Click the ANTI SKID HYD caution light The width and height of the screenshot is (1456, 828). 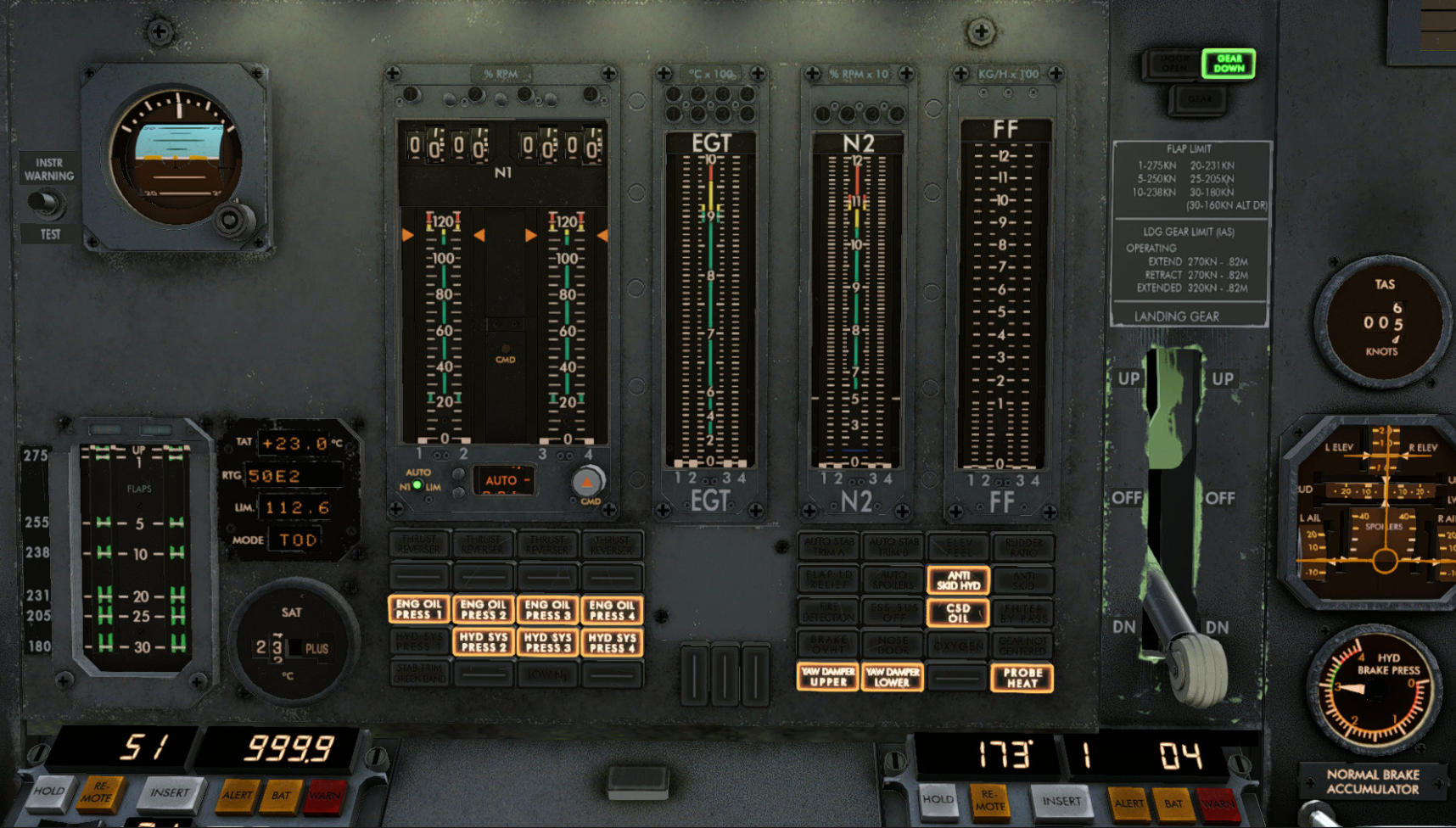[x=958, y=580]
